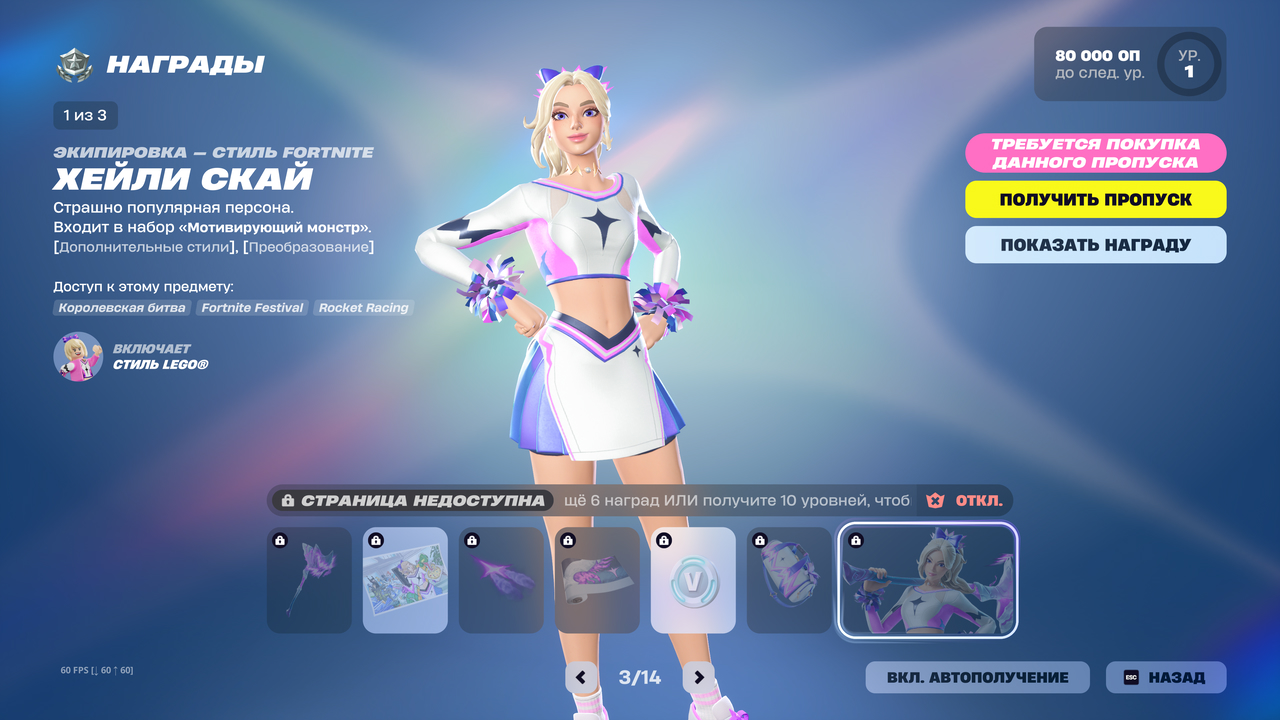This screenshot has height=720, width=1280.
Task: Open the Дополнительные стили link
Action: 145,247
